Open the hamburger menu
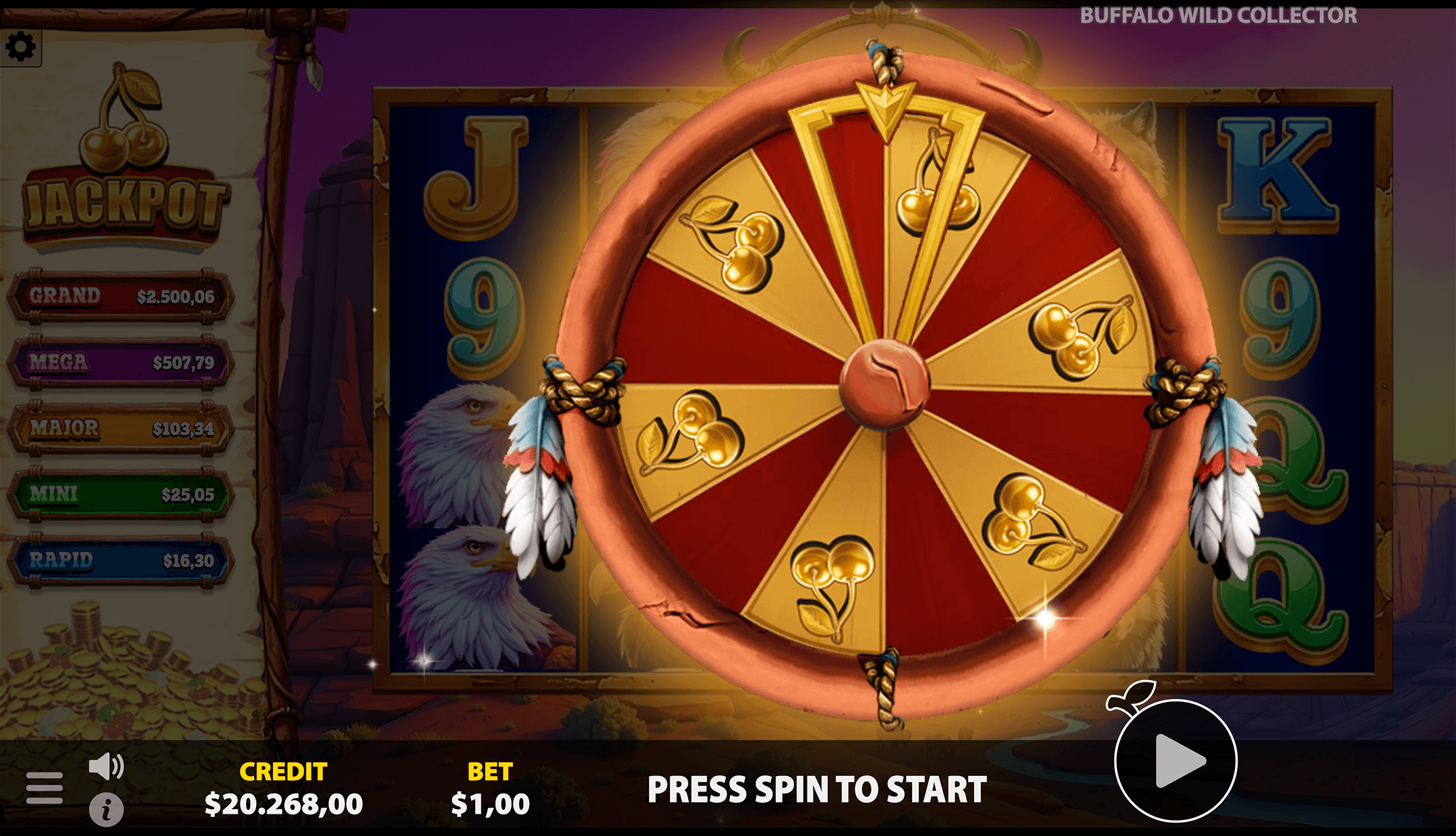This screenshot has width=1456, height=836. pos(44,787)
